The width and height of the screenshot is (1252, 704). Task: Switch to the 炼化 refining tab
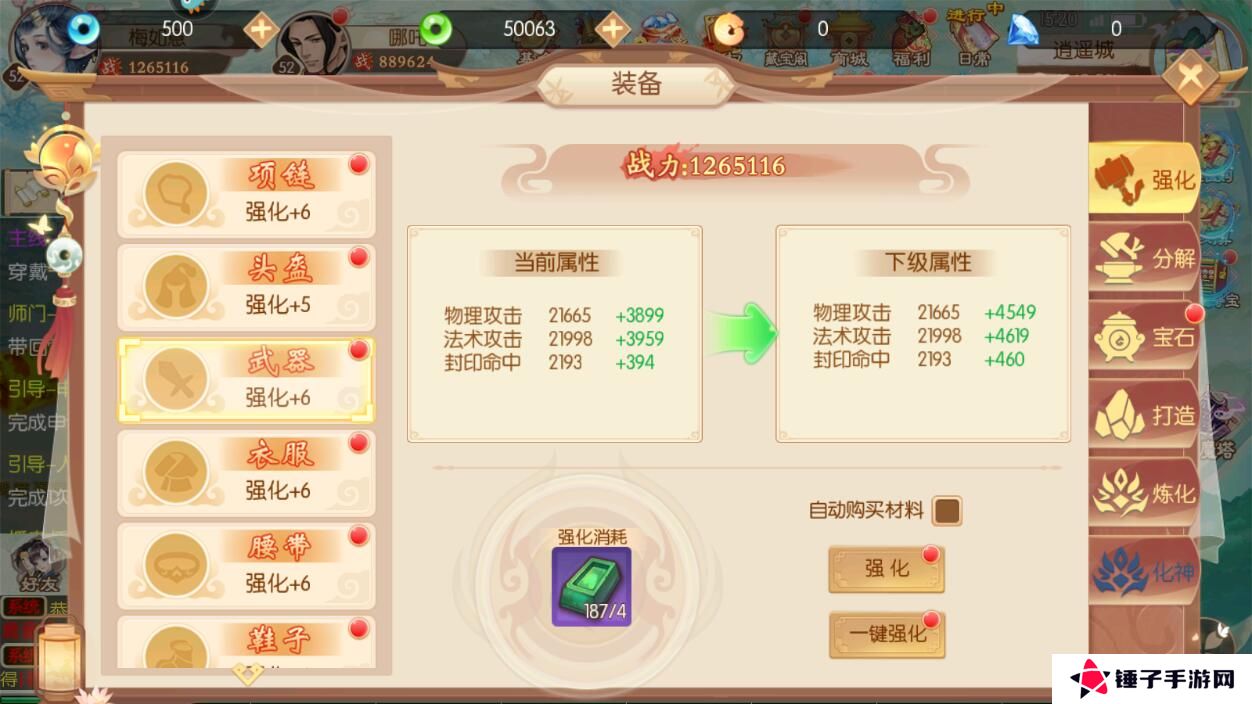(x=1144, y=493)
